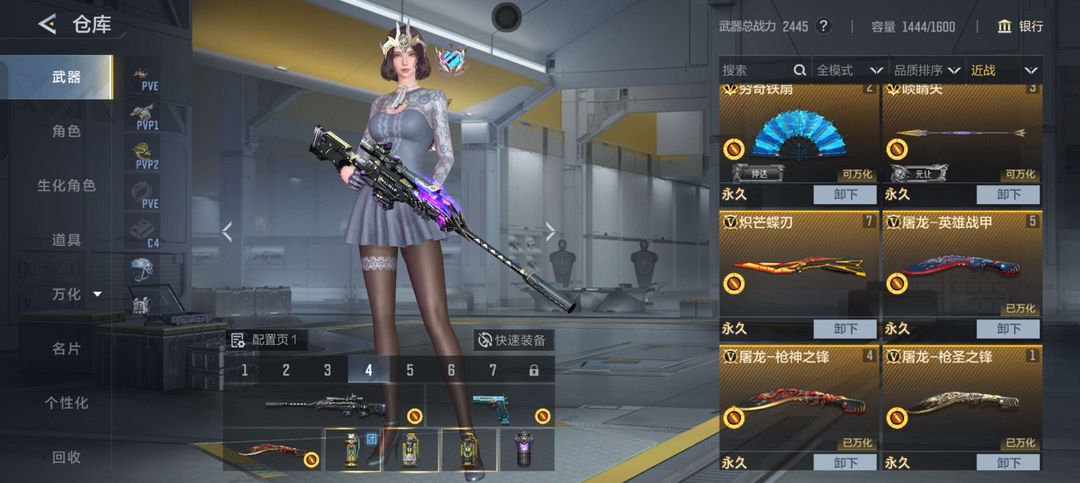1080x483 pixels.
Task: Tap the 快速装备 quick equip button
Action: pyautogui.click(x=513, y=340)
